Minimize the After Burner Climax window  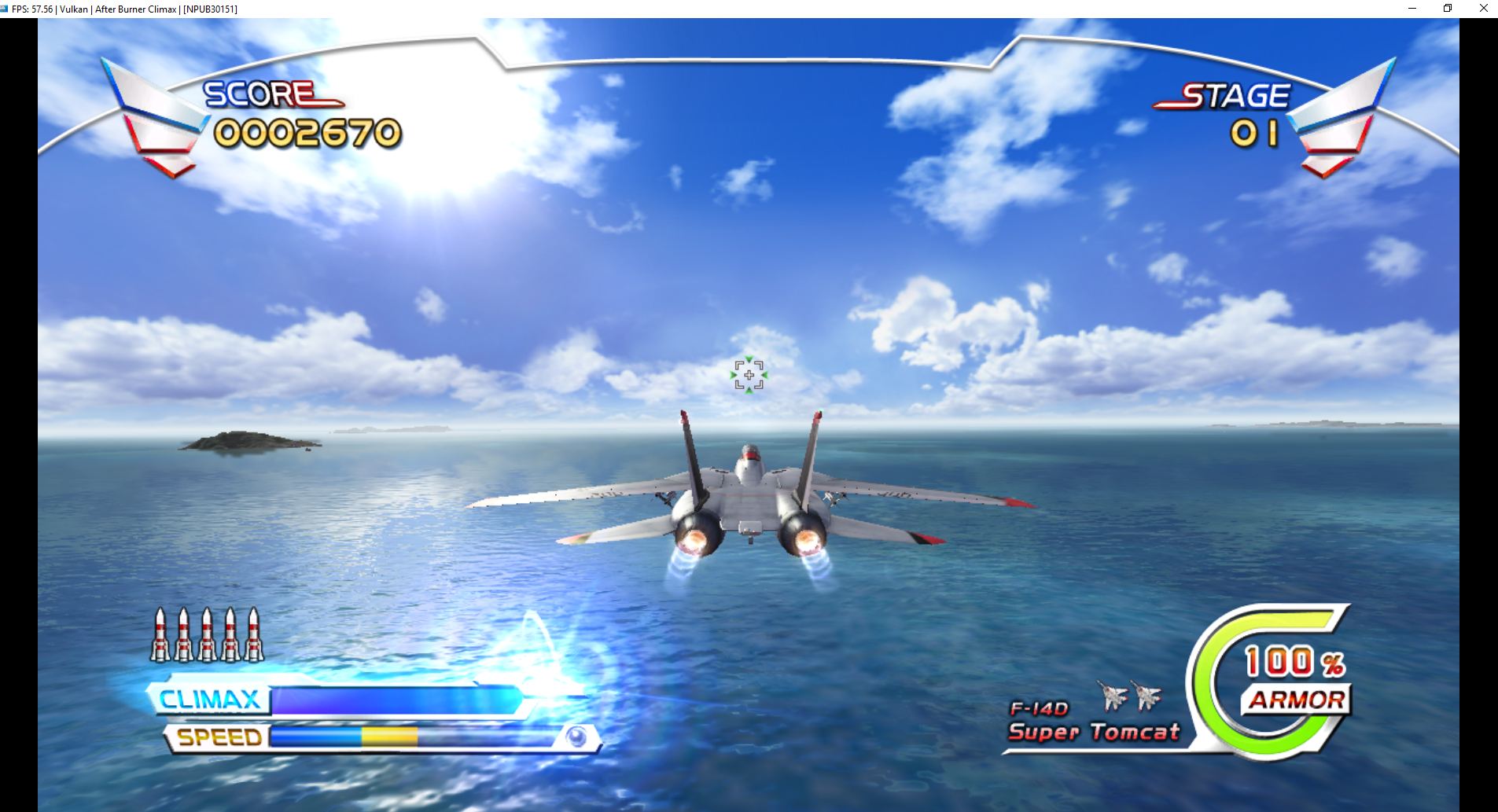point(1412,9)
